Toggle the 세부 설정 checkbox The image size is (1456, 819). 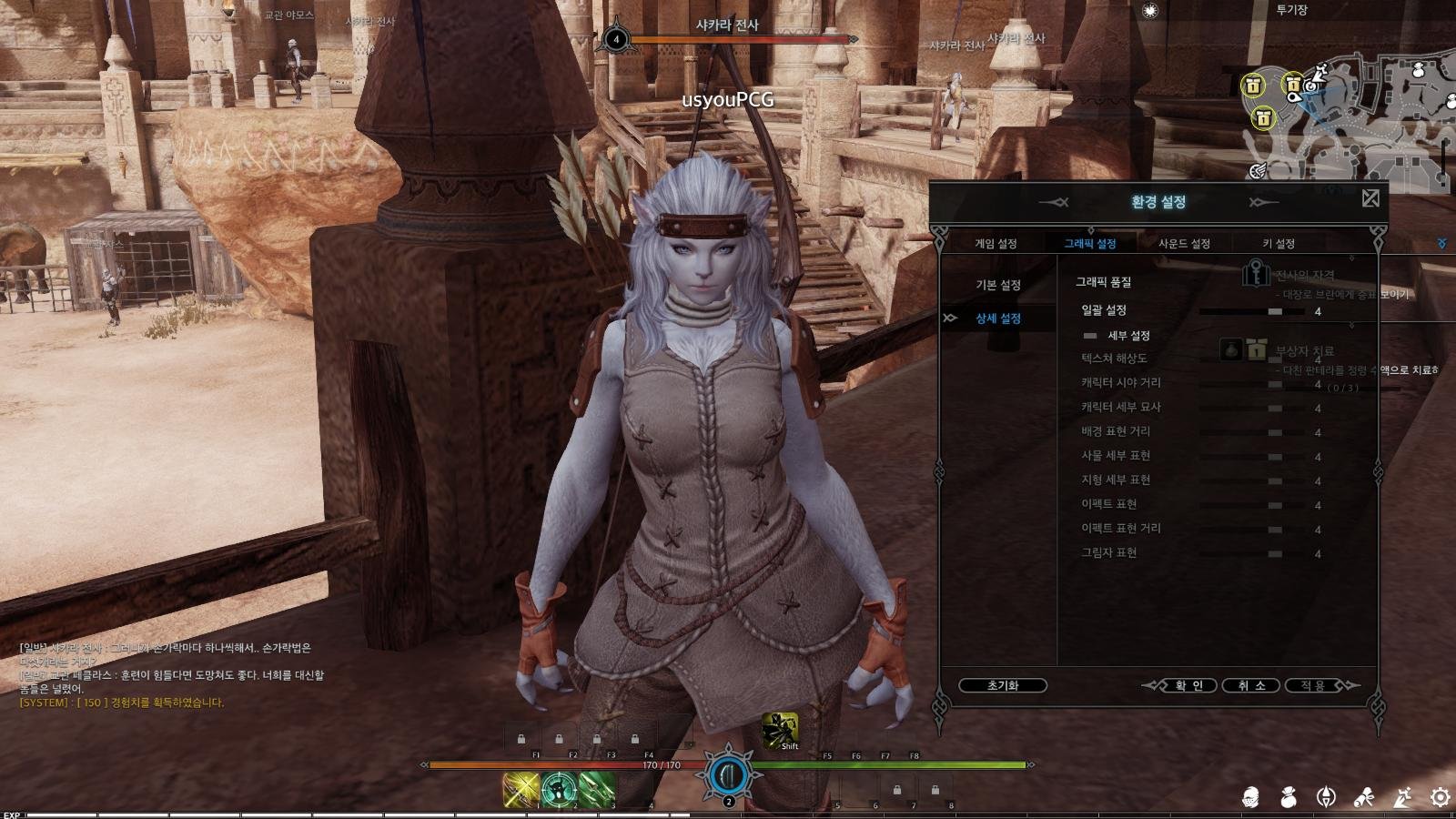pyautogui.click(x=1090, y=336)
